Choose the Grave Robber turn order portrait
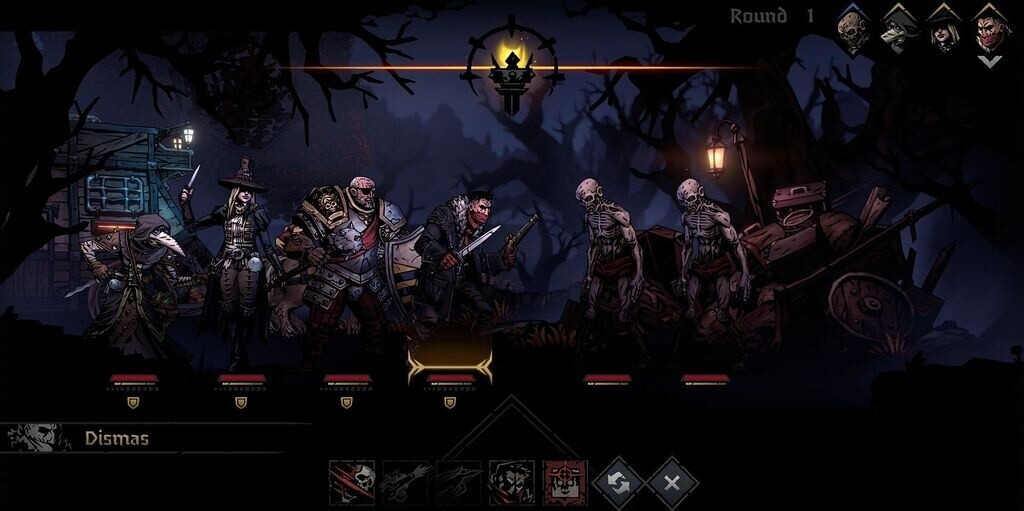The width and height of the screenshot is (1024, 511). (944, 31)
